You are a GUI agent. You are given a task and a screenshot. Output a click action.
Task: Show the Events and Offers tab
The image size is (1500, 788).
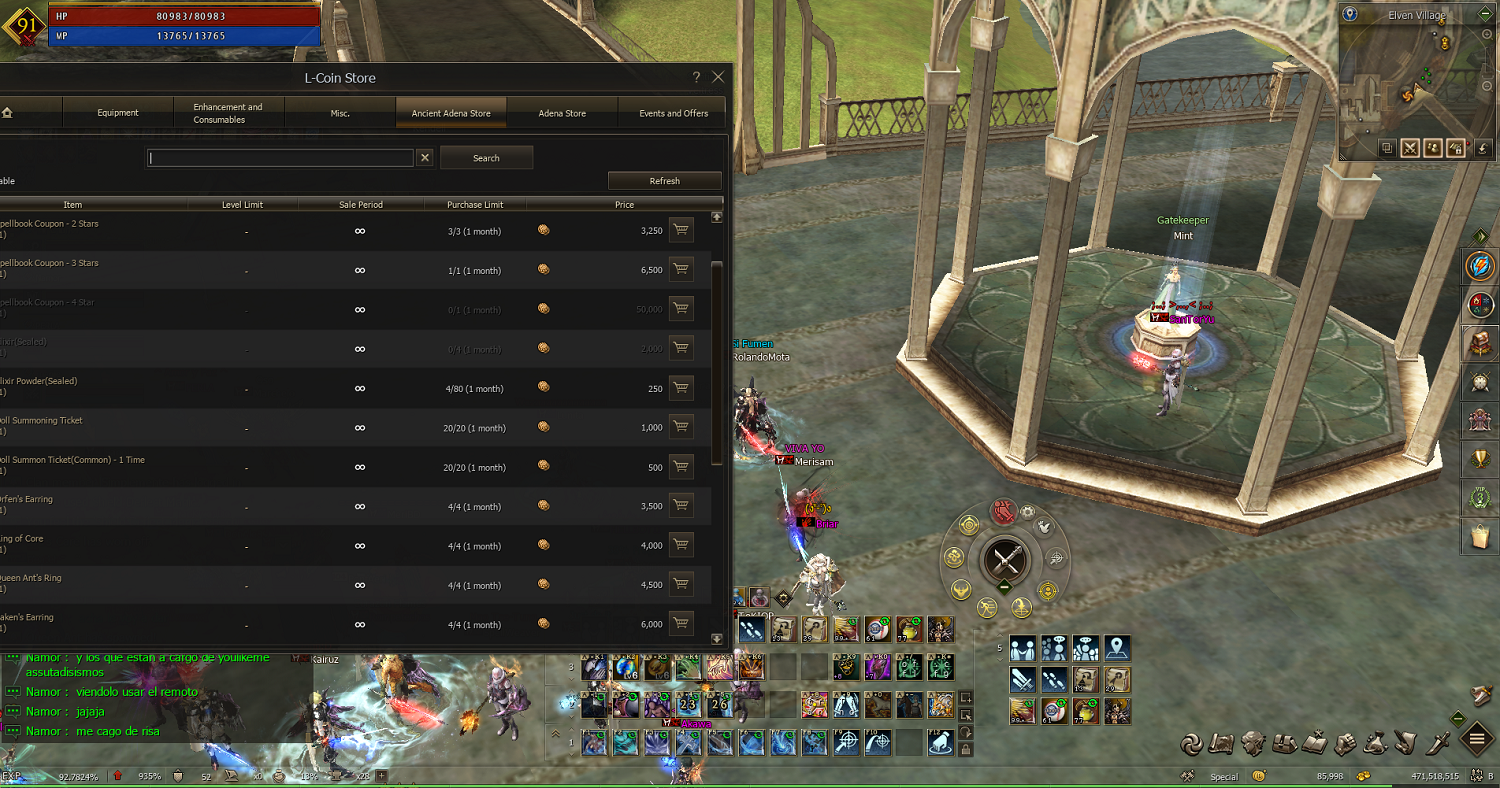[673, 113]
